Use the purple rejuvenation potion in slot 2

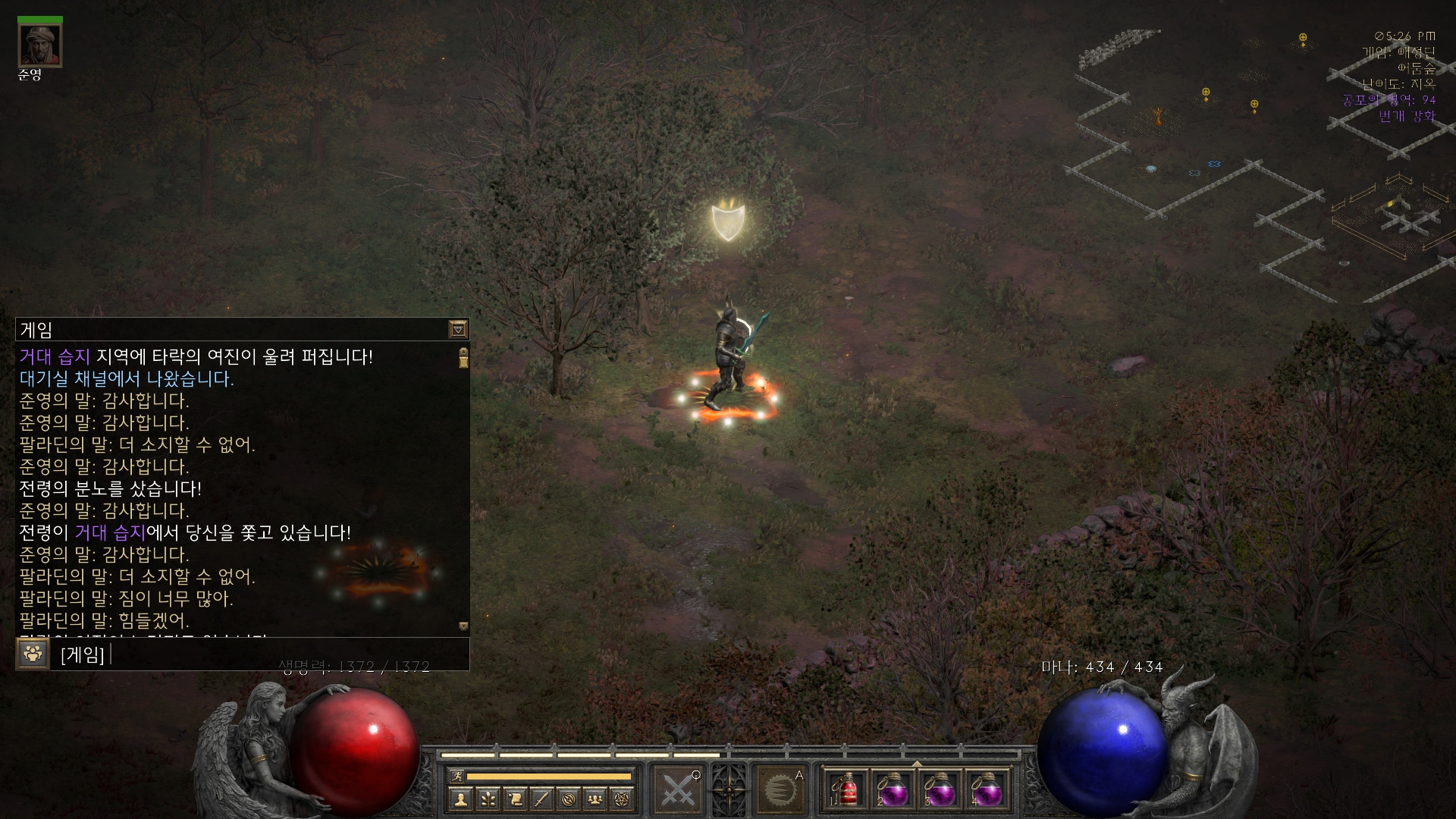pos(893,791)
